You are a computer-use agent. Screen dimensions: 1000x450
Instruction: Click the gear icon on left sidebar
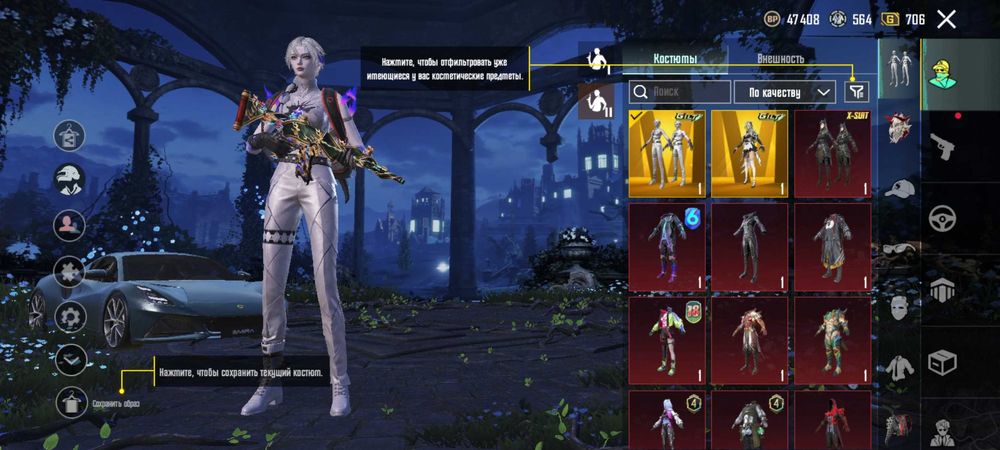[x=70, y=318]
